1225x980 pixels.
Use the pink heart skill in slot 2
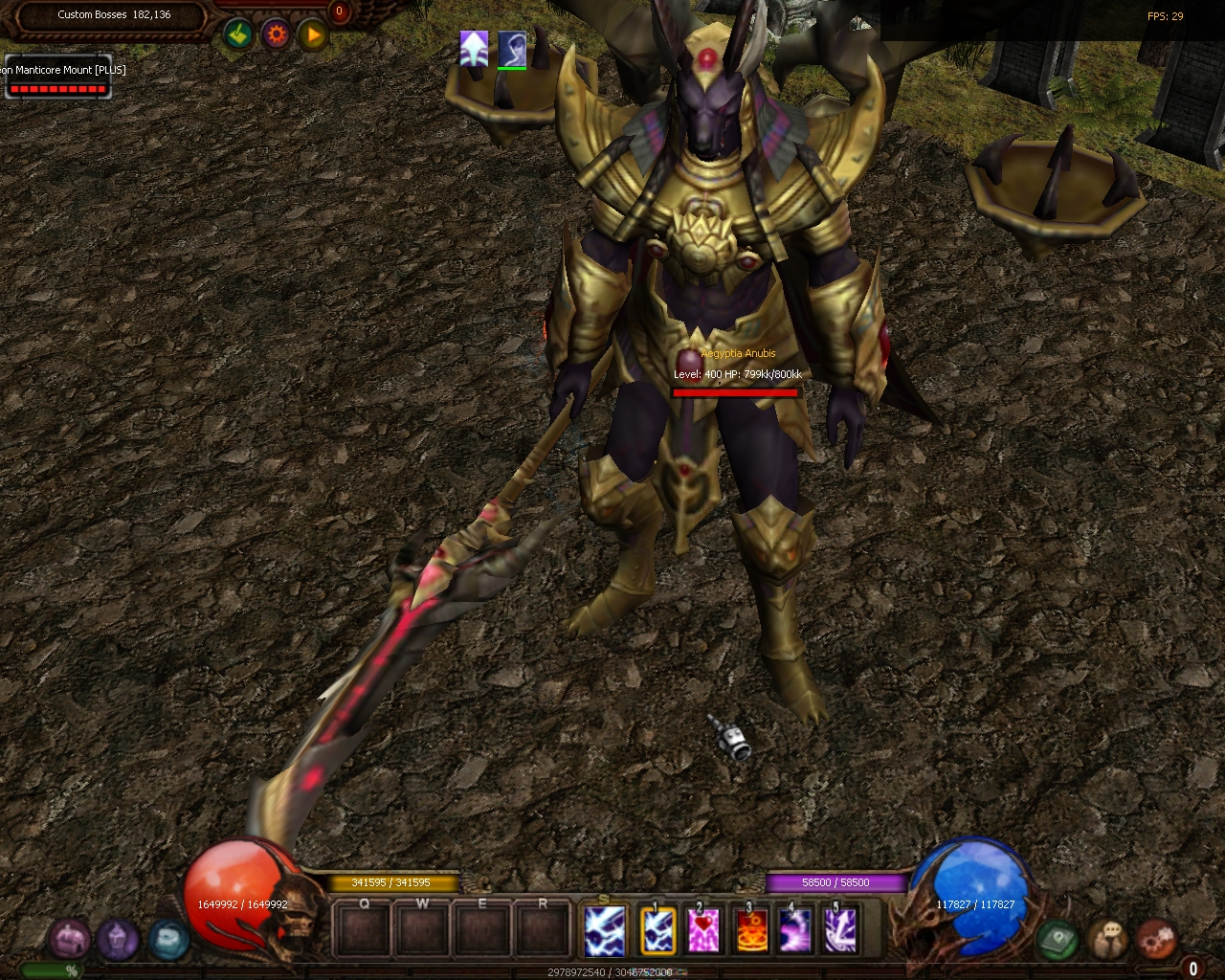tap(703, 930)
